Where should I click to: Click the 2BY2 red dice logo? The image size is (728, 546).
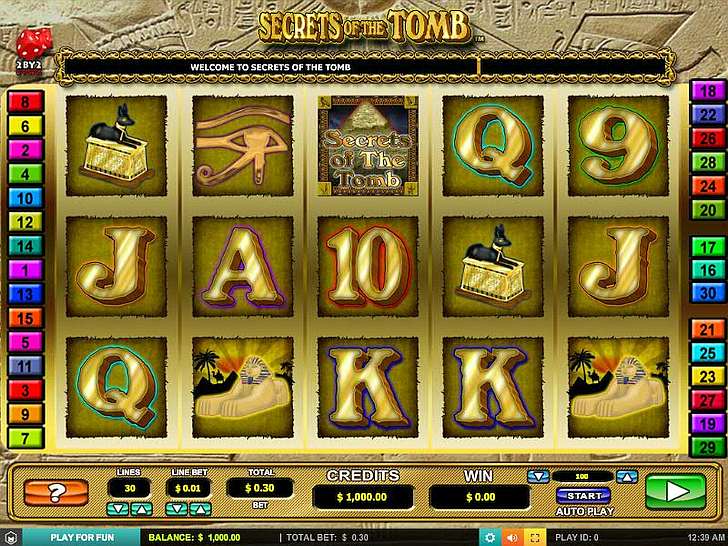[x=27, y=47]
